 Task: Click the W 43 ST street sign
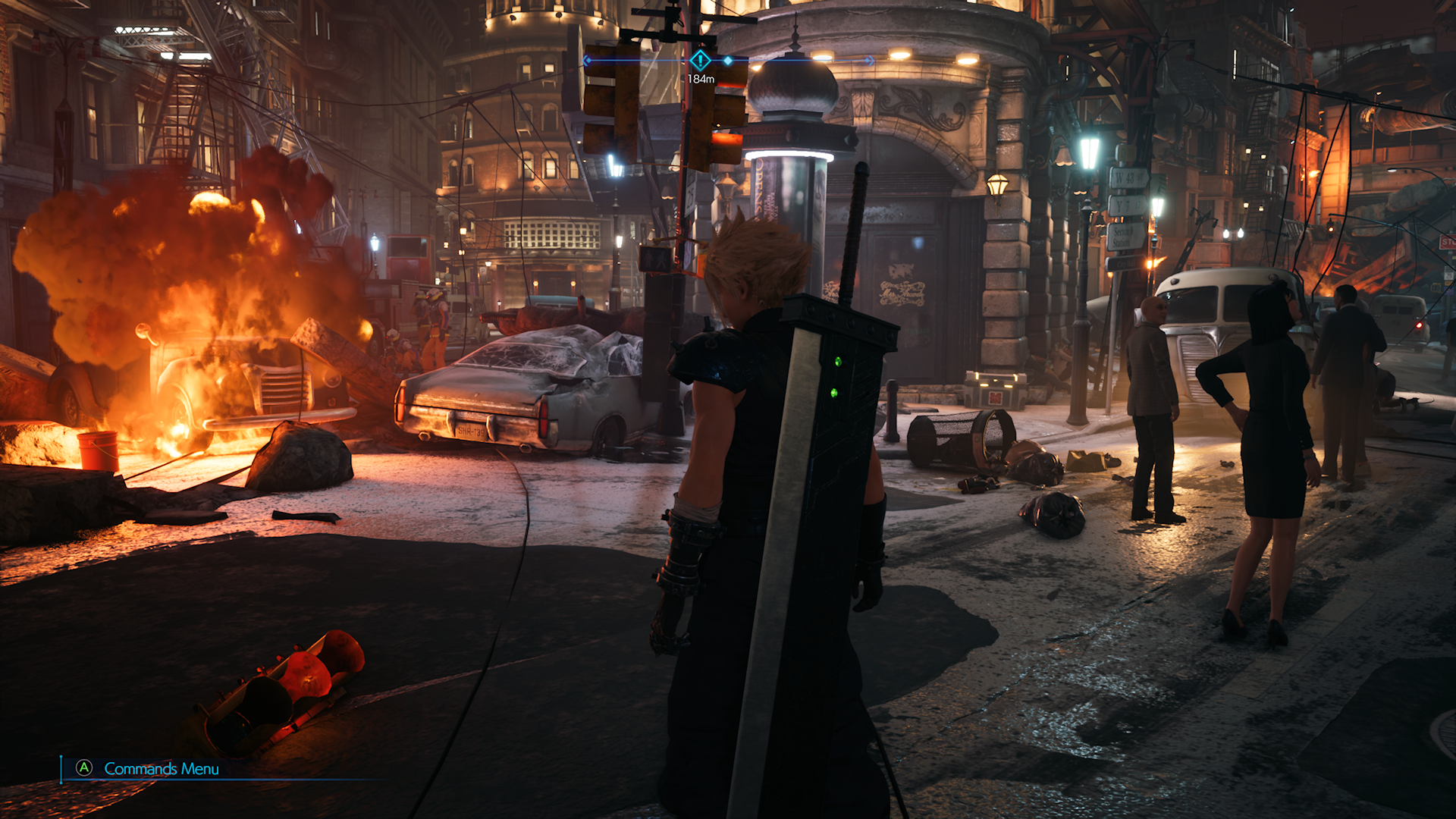[x=1130, y=177]
